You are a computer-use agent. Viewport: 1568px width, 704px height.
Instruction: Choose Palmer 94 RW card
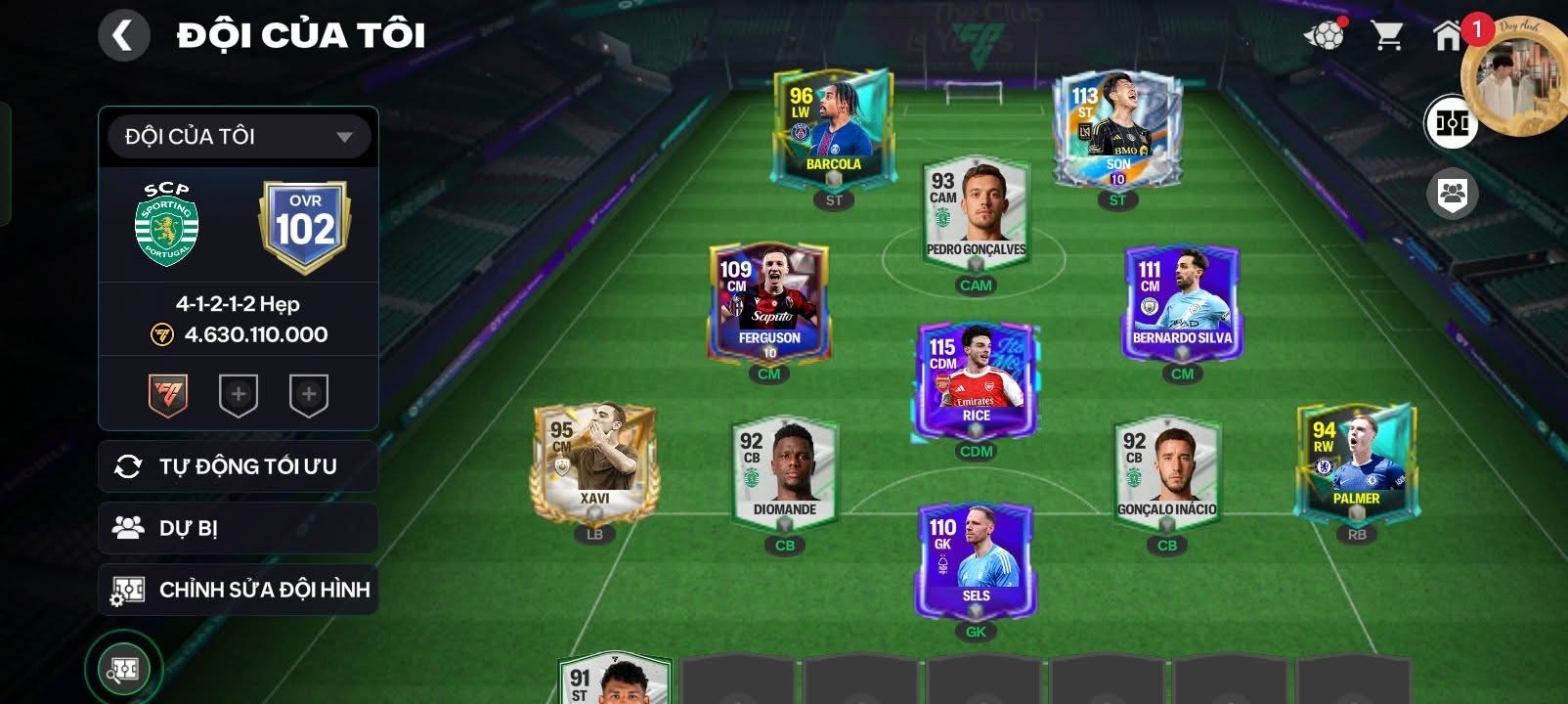pyautogui.click(x=1356, y=462)
